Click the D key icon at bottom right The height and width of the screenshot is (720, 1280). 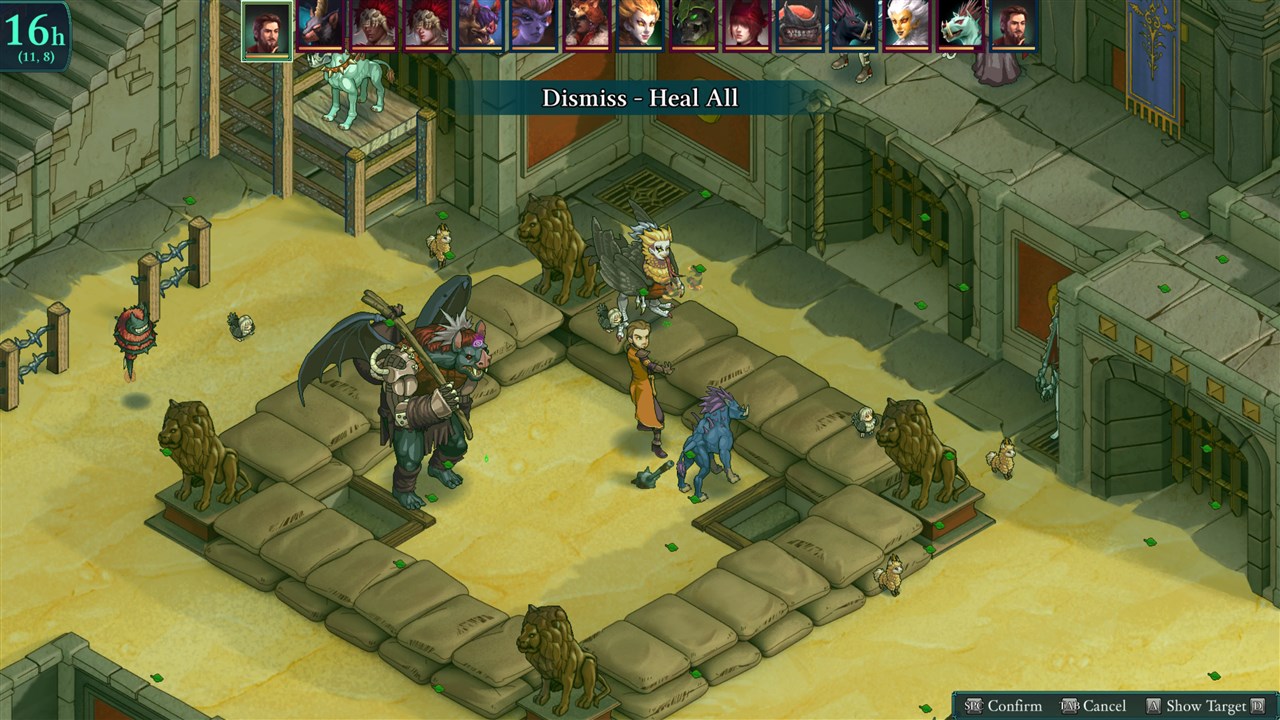1258,705
